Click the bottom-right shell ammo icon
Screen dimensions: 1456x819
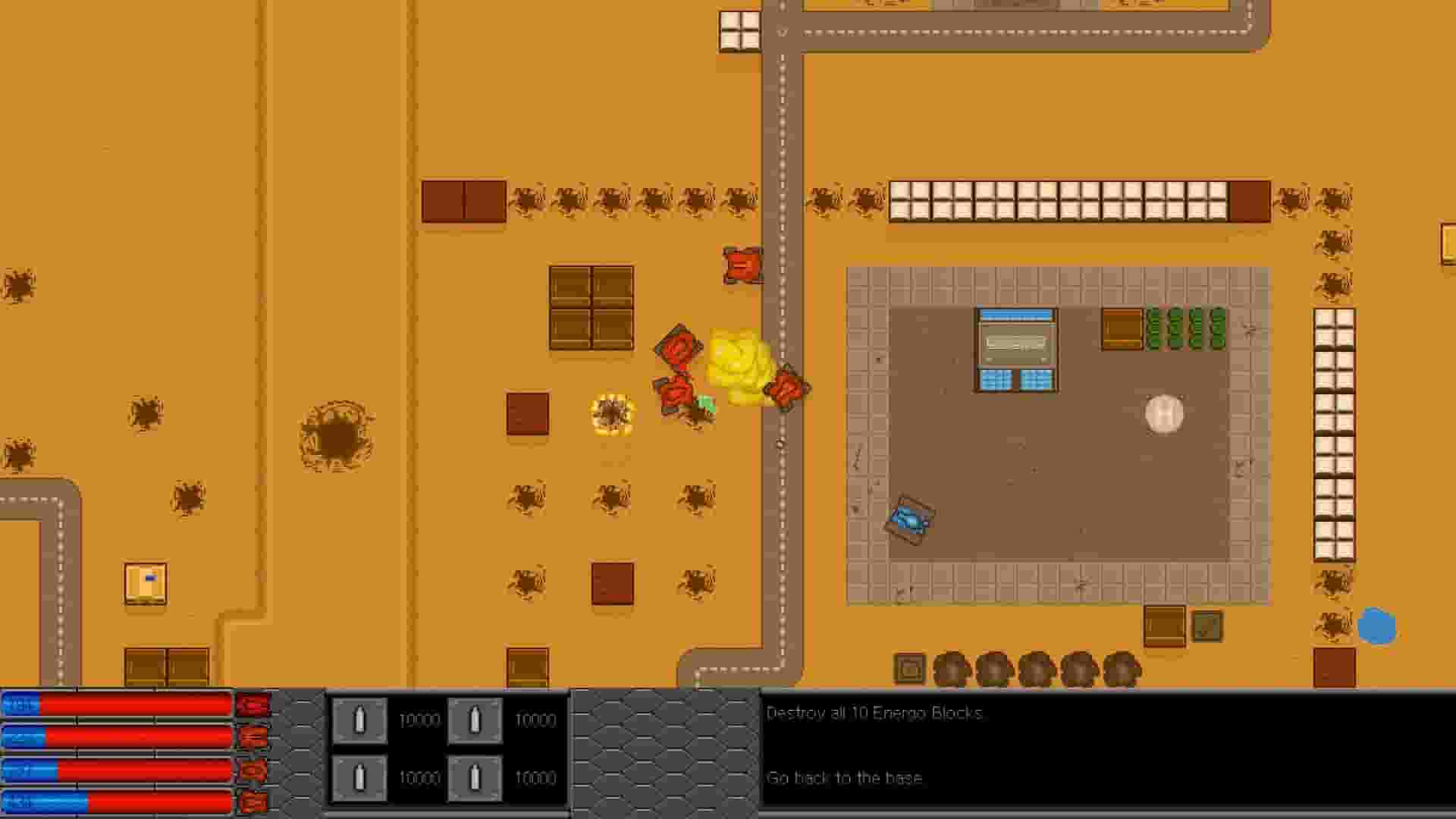click(474, 777)
